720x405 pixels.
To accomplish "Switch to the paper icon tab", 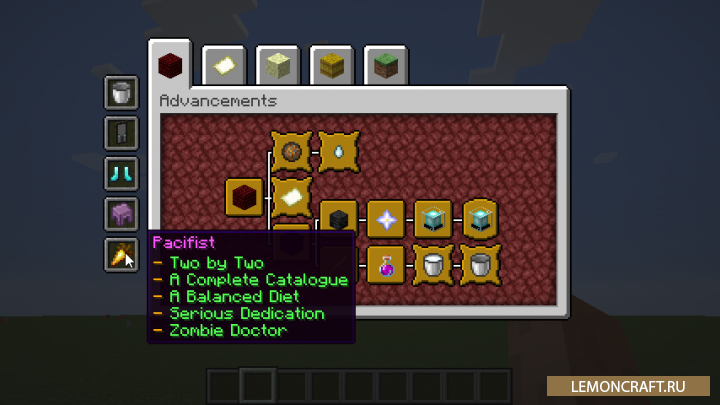I will pyautogui.click(x=224, y=66).
